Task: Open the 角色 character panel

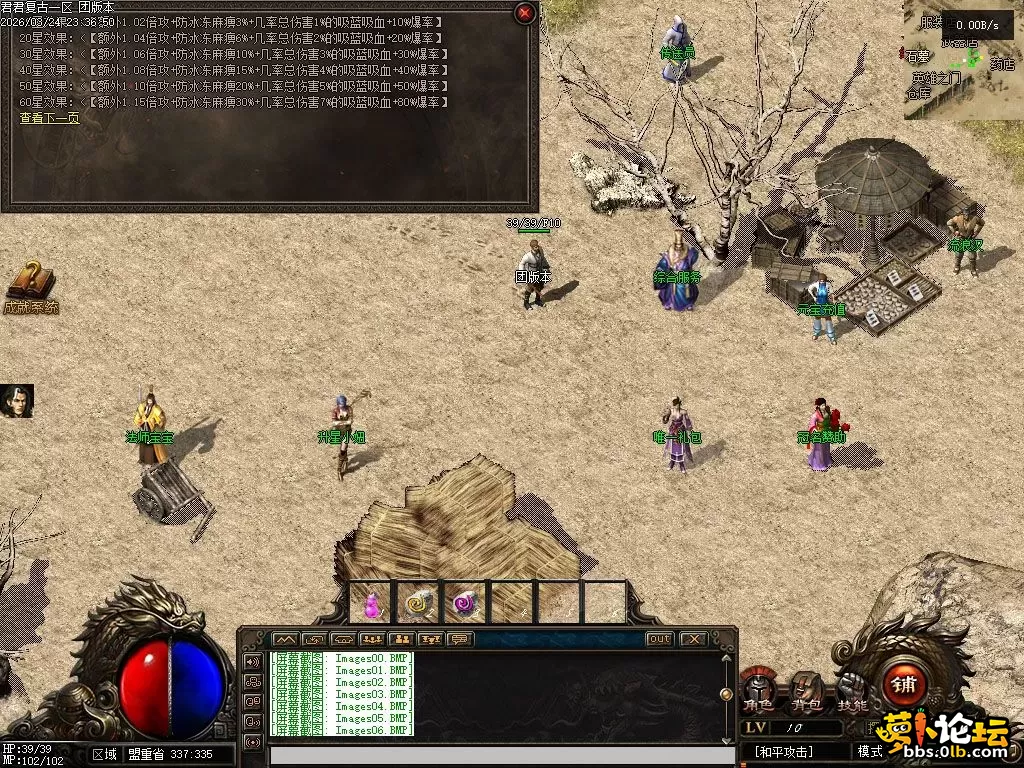Action: pos(758,689)
